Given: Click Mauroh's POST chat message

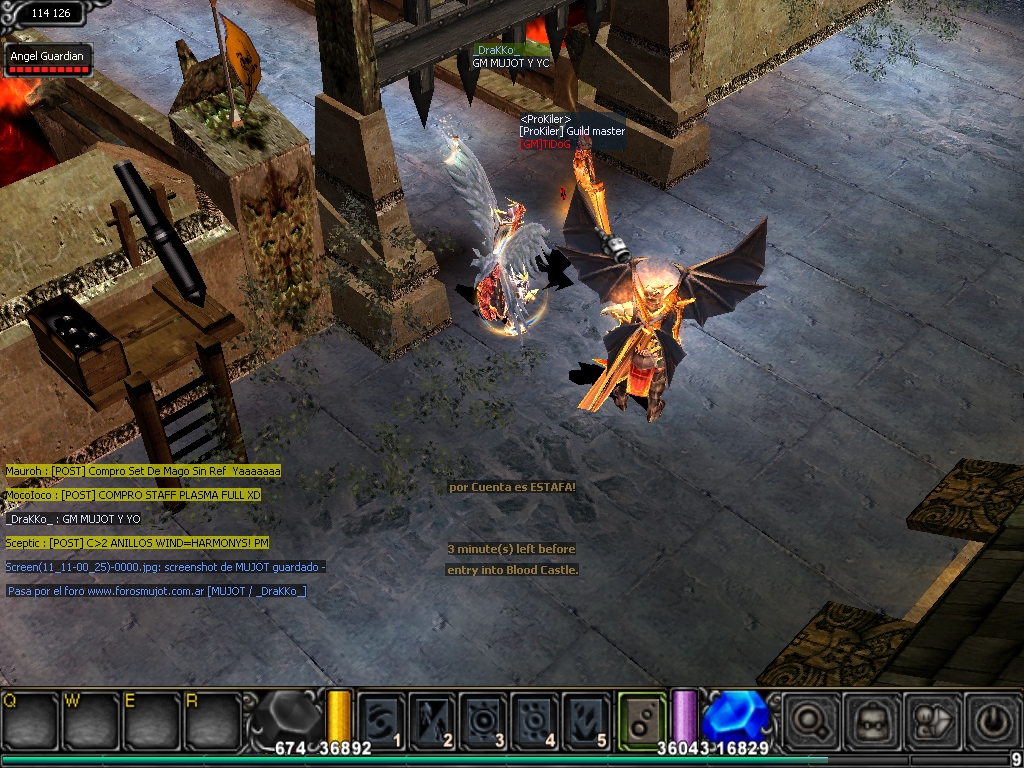Looking at the screenshot, I should pyautogui.click(x=143, y=470).
